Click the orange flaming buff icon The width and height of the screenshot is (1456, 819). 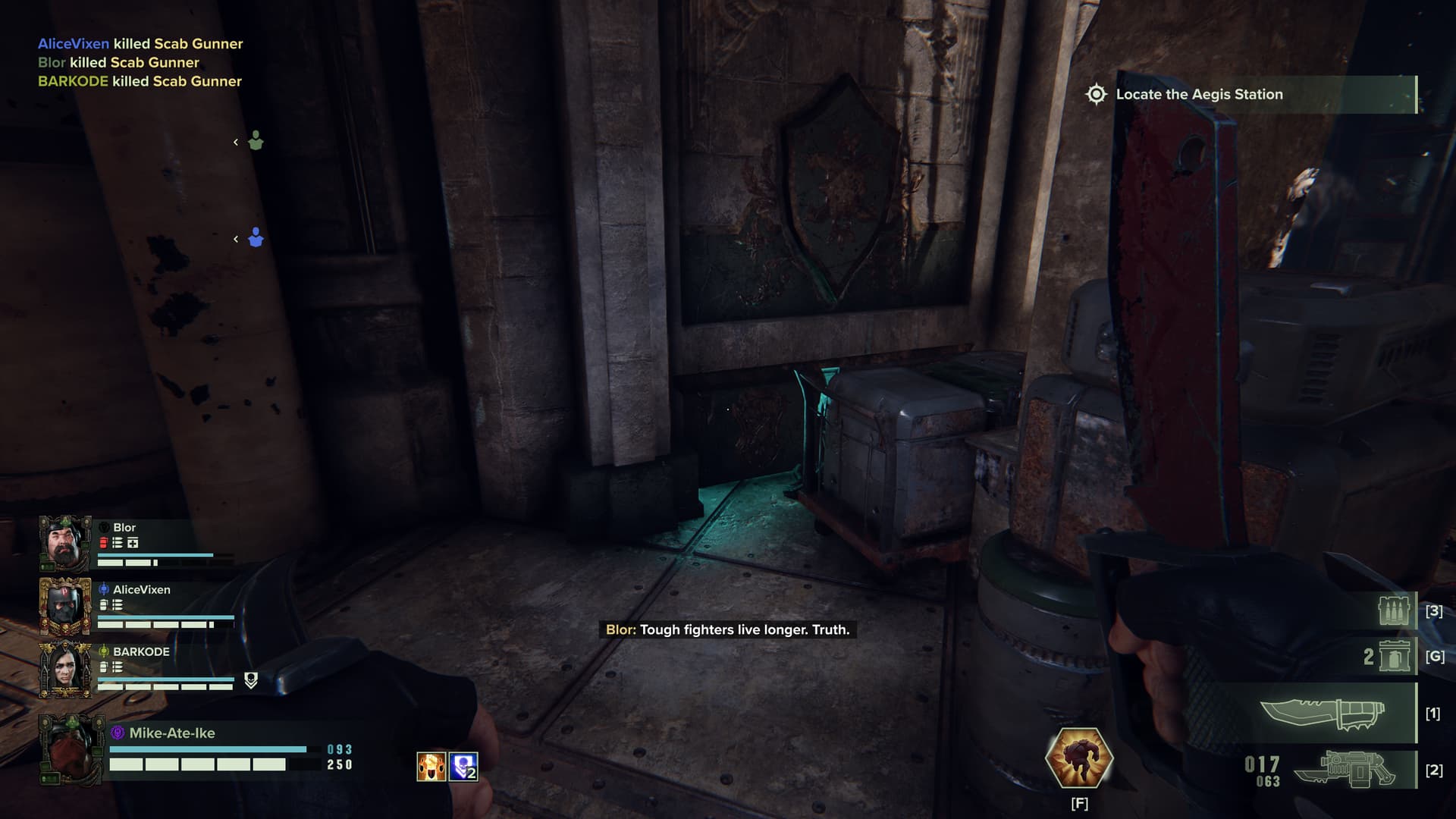[431, 767]
